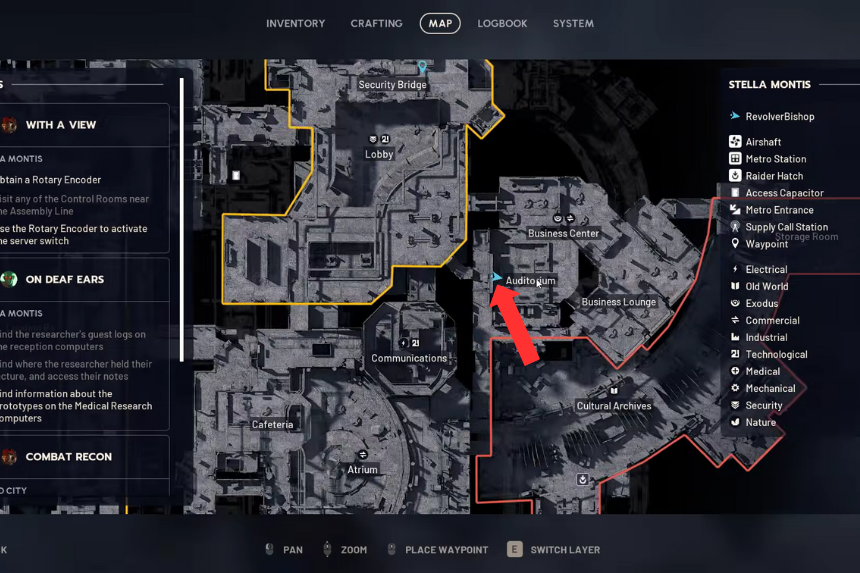This screenshot has height=573, width=860.
Task: Click the Medical legend entry
Action: point(762,371)
